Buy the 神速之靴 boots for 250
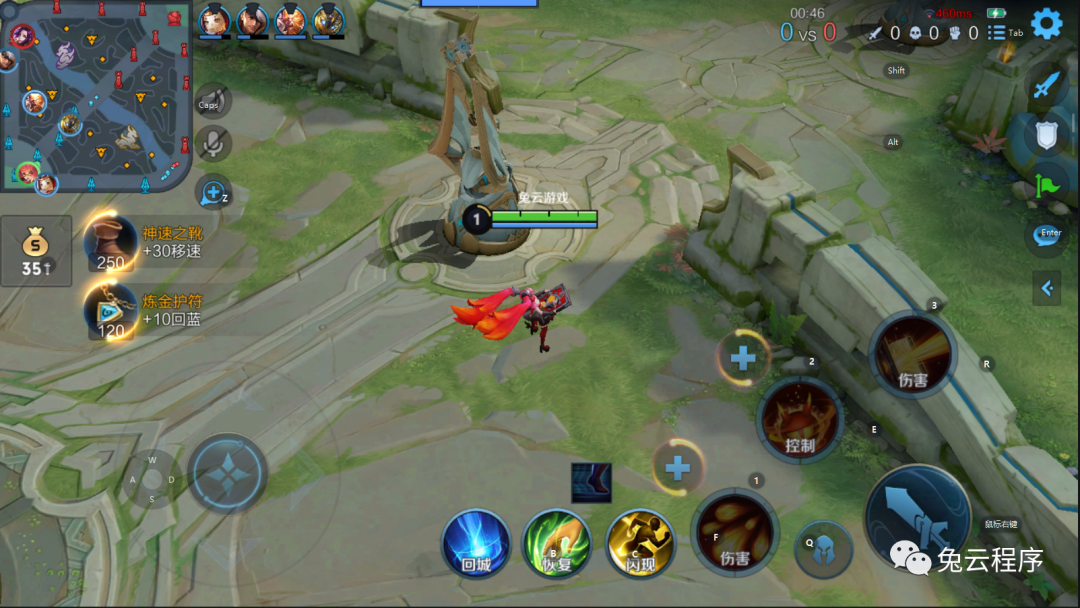Viewport: 1080px width, 608px height. click(110, 242)
